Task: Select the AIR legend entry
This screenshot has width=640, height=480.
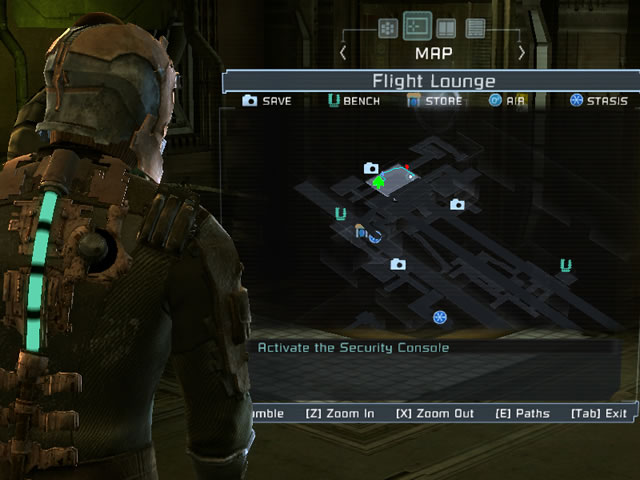Action: click(x=508, y=101)
